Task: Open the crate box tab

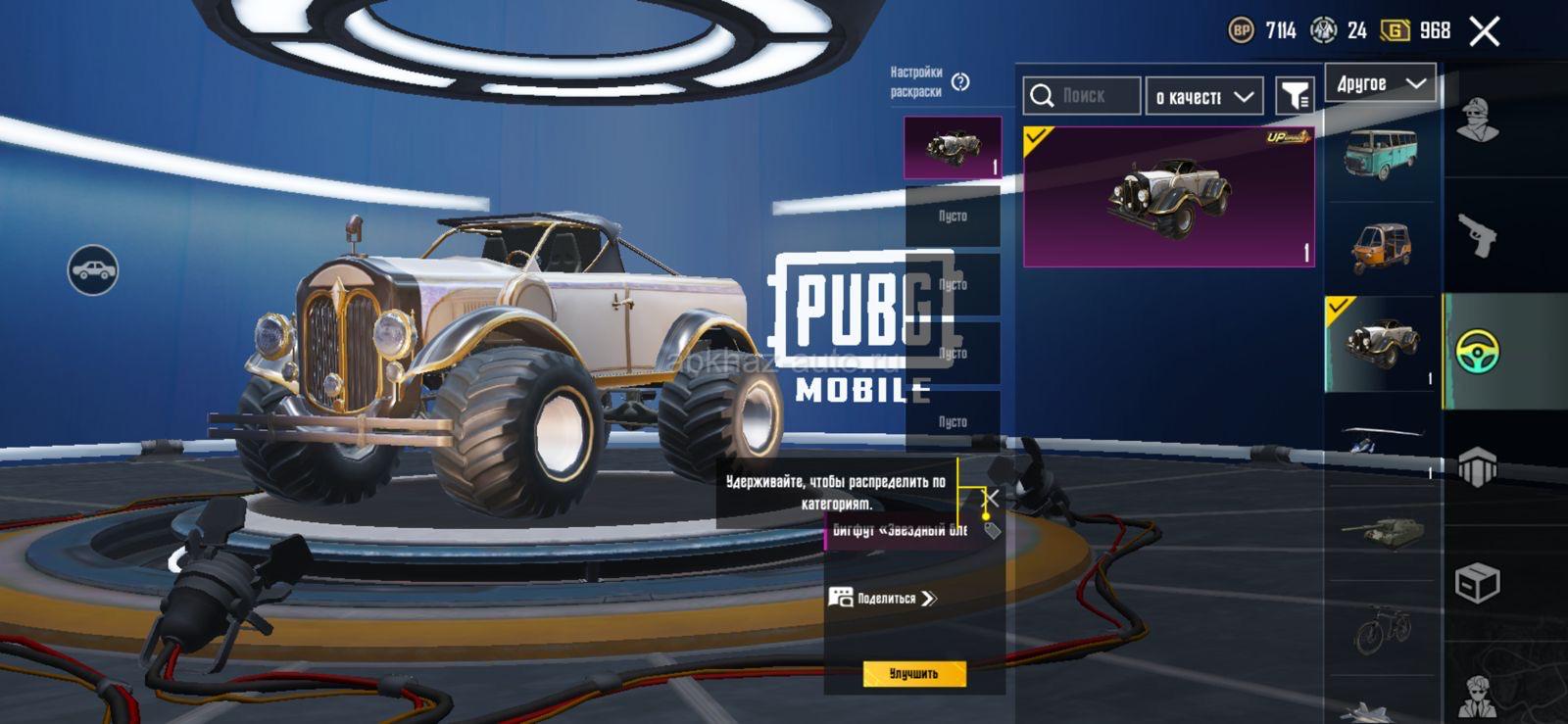Action: [1478, 584]
